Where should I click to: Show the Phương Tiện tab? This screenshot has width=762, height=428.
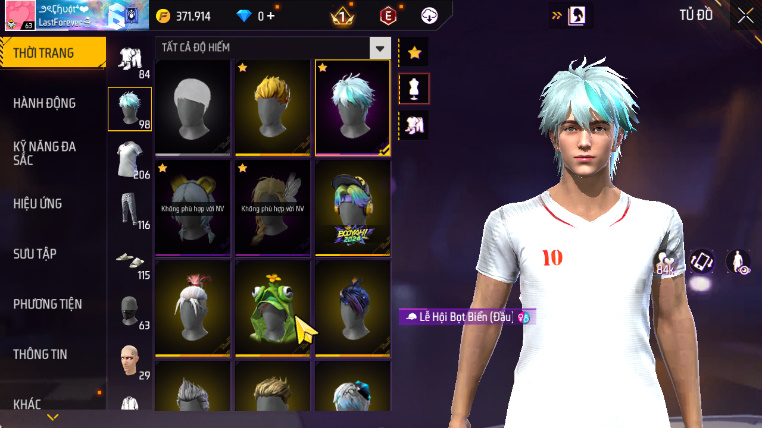[48, 304]
